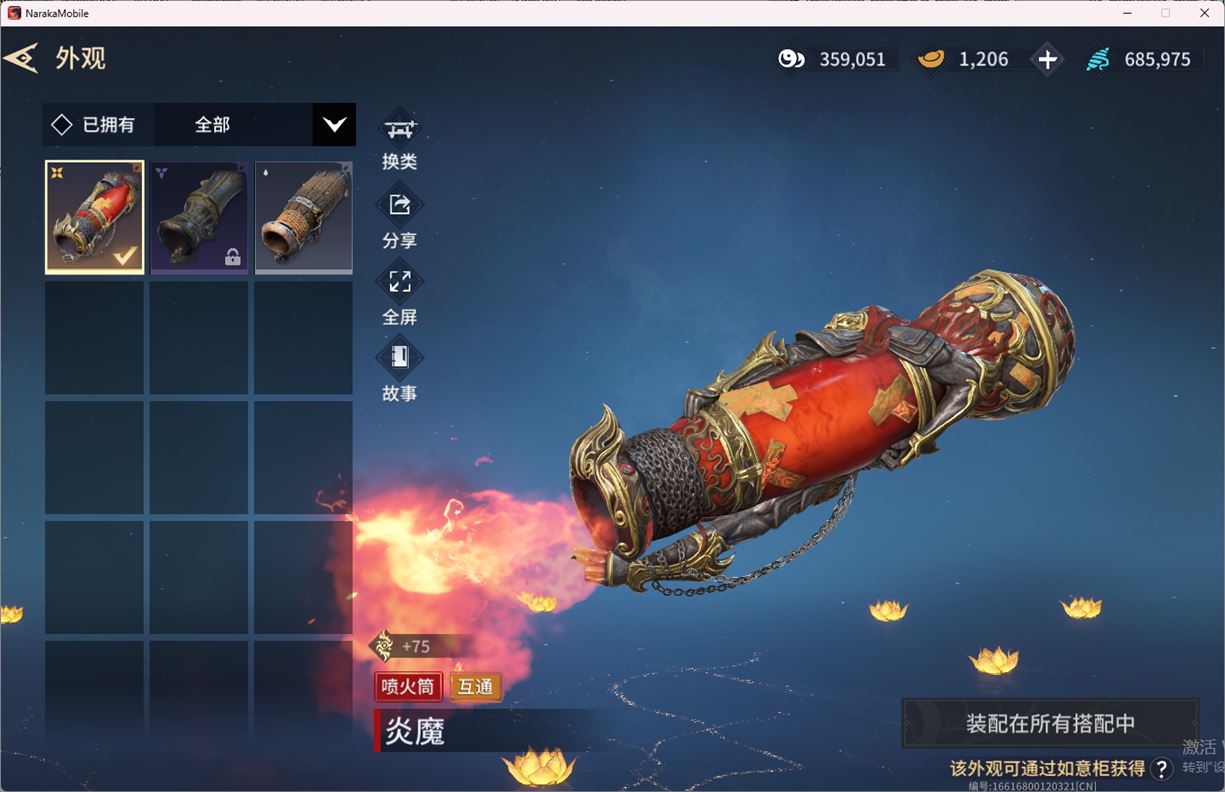Click 装配在所有搭配中 equip button

tap(1050, 723)
